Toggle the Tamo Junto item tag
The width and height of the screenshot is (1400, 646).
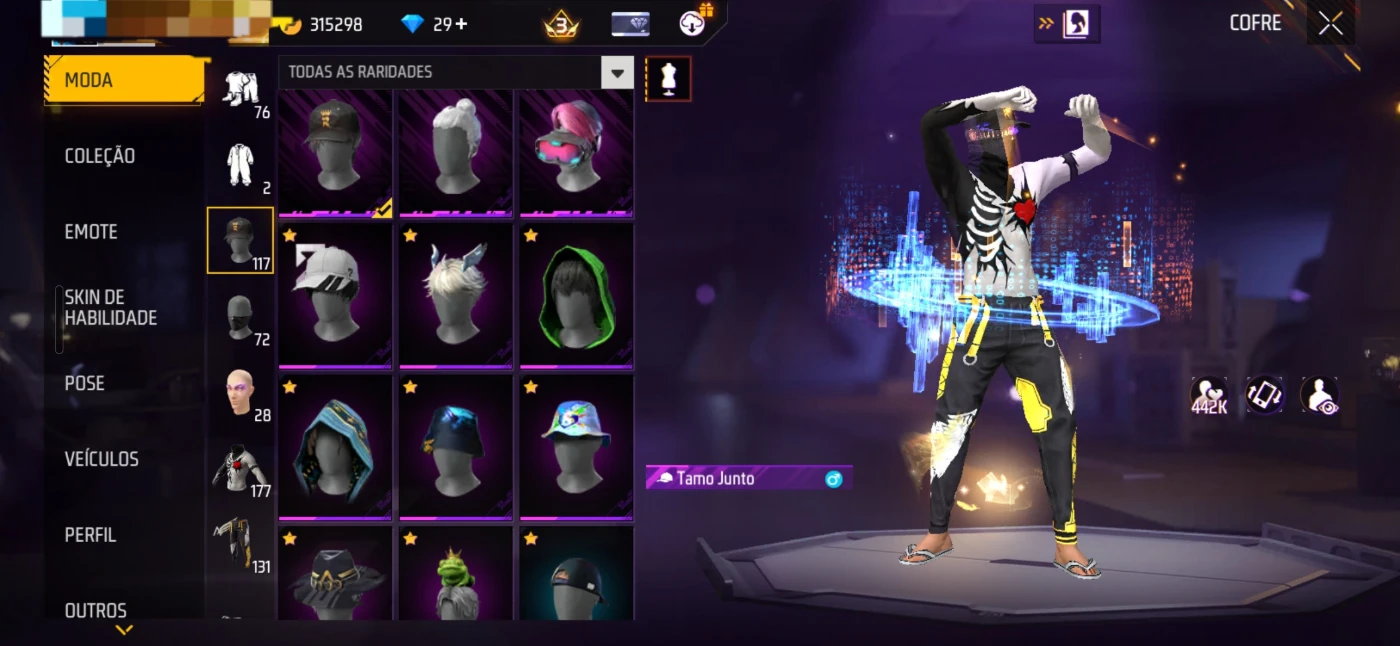coord(749,479)
